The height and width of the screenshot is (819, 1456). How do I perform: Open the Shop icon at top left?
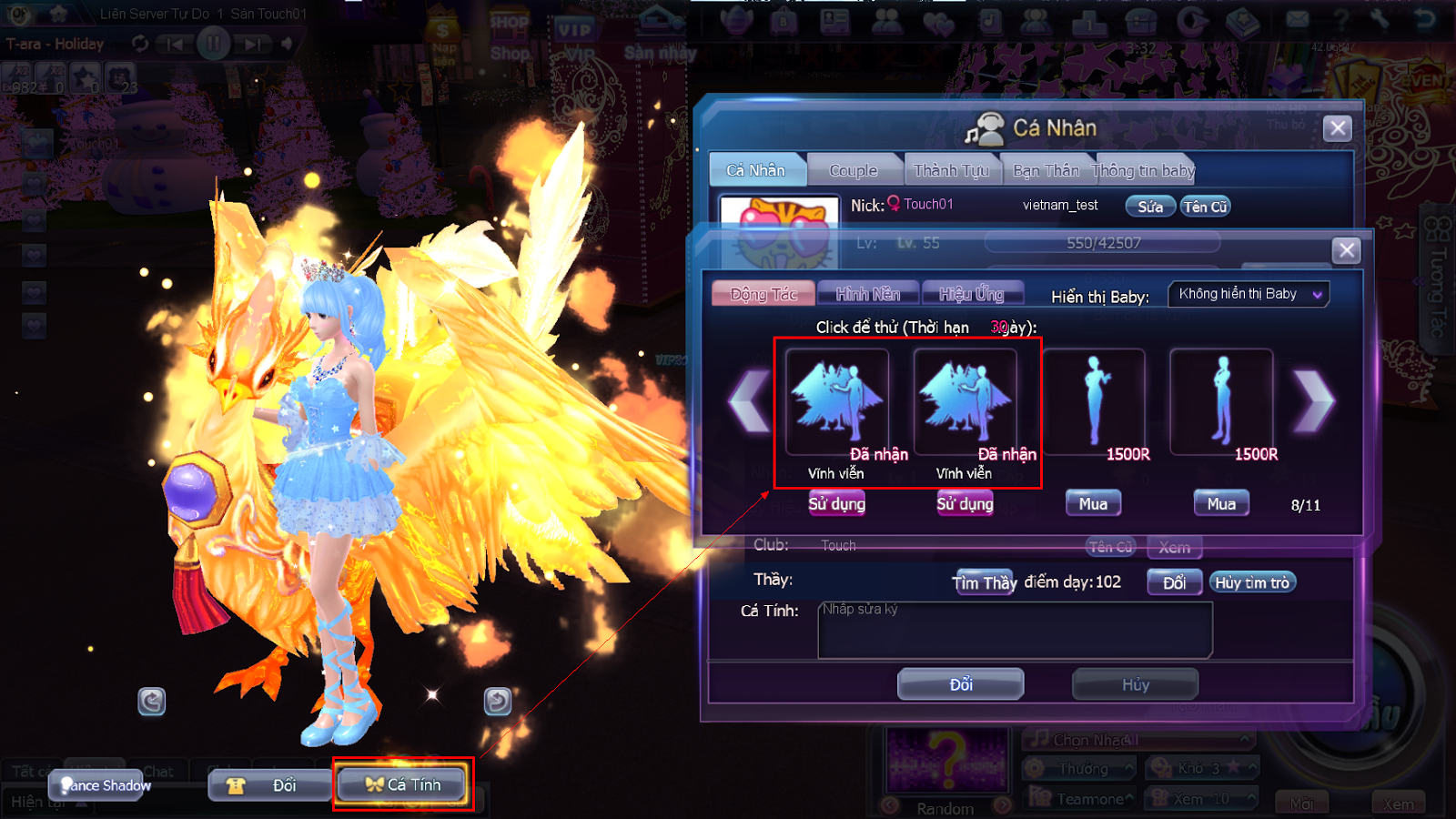(510, 27)
